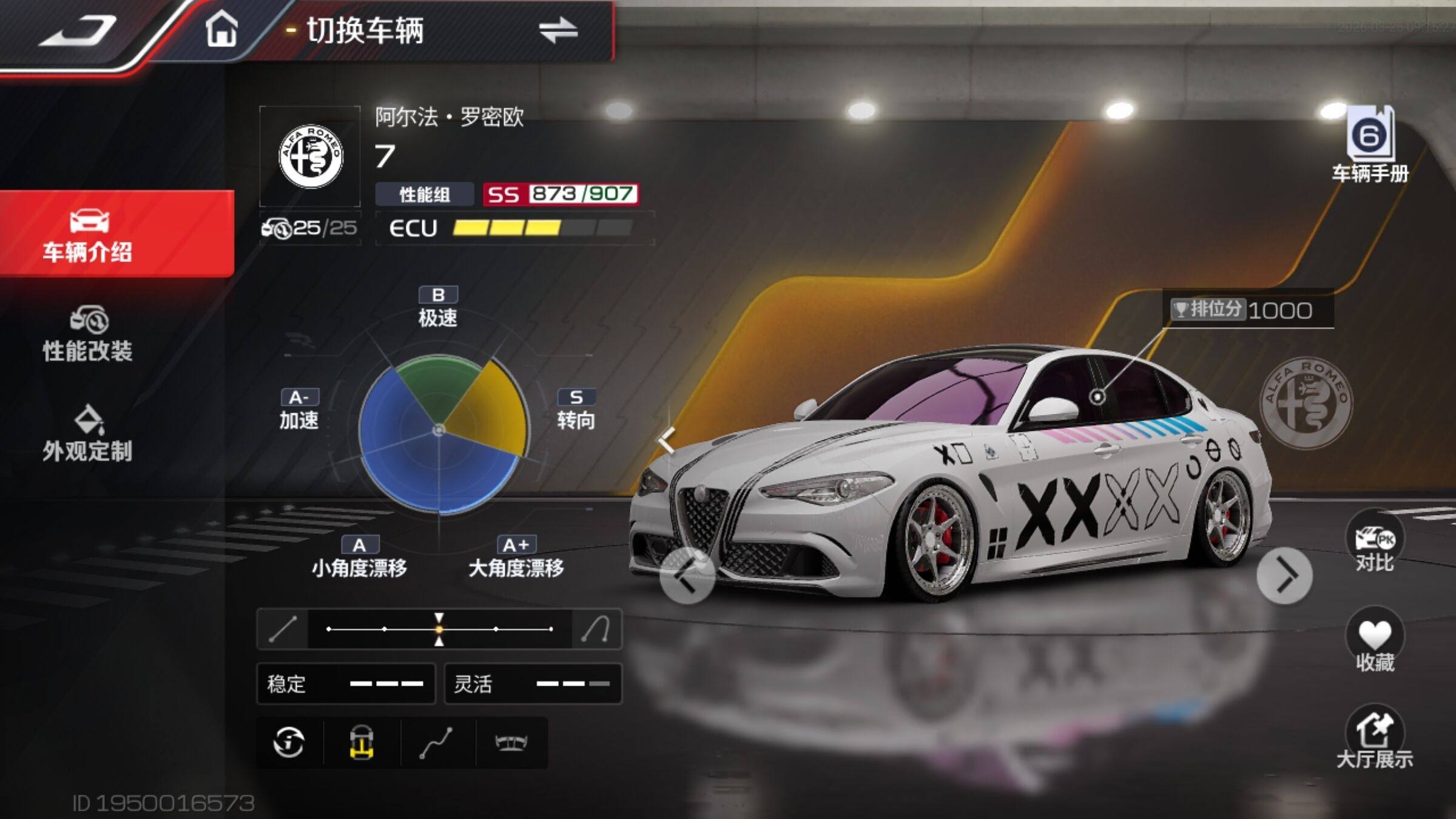Open the 车辆手册 vehicle handbook
Screen dimensions: 1456x819
point(1370,146)
